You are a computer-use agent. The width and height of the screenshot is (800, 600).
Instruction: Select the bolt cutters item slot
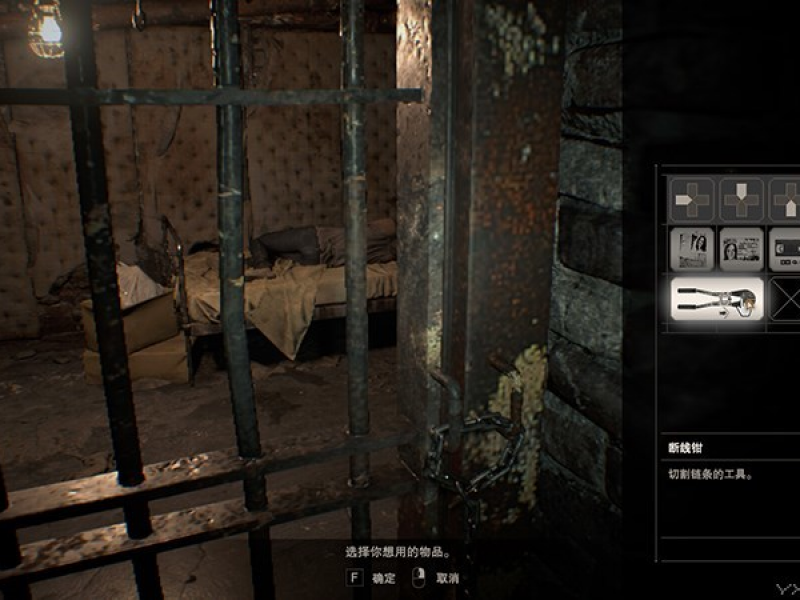point(716,298)
